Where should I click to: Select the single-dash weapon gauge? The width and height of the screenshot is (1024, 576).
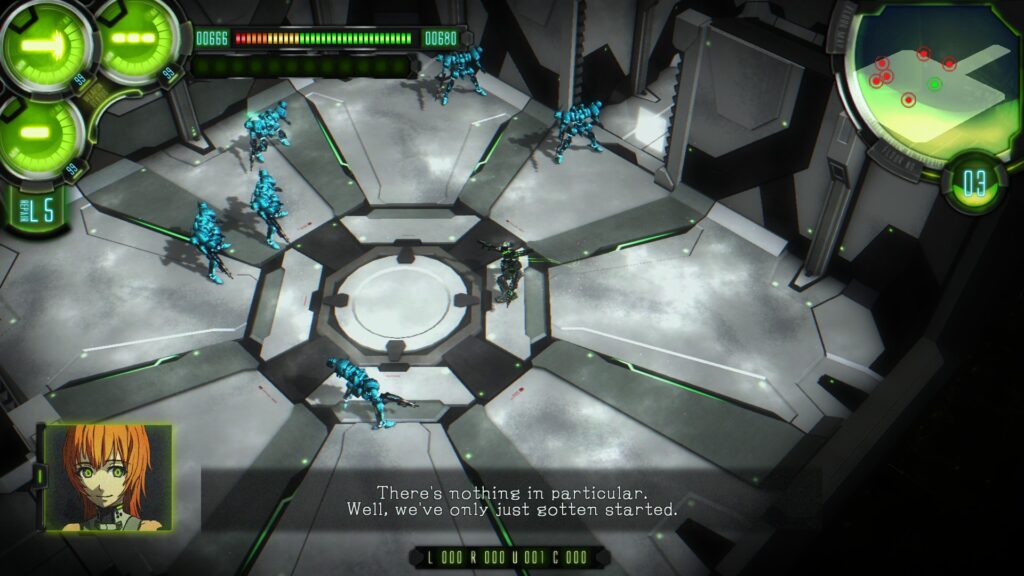(40, 133)
